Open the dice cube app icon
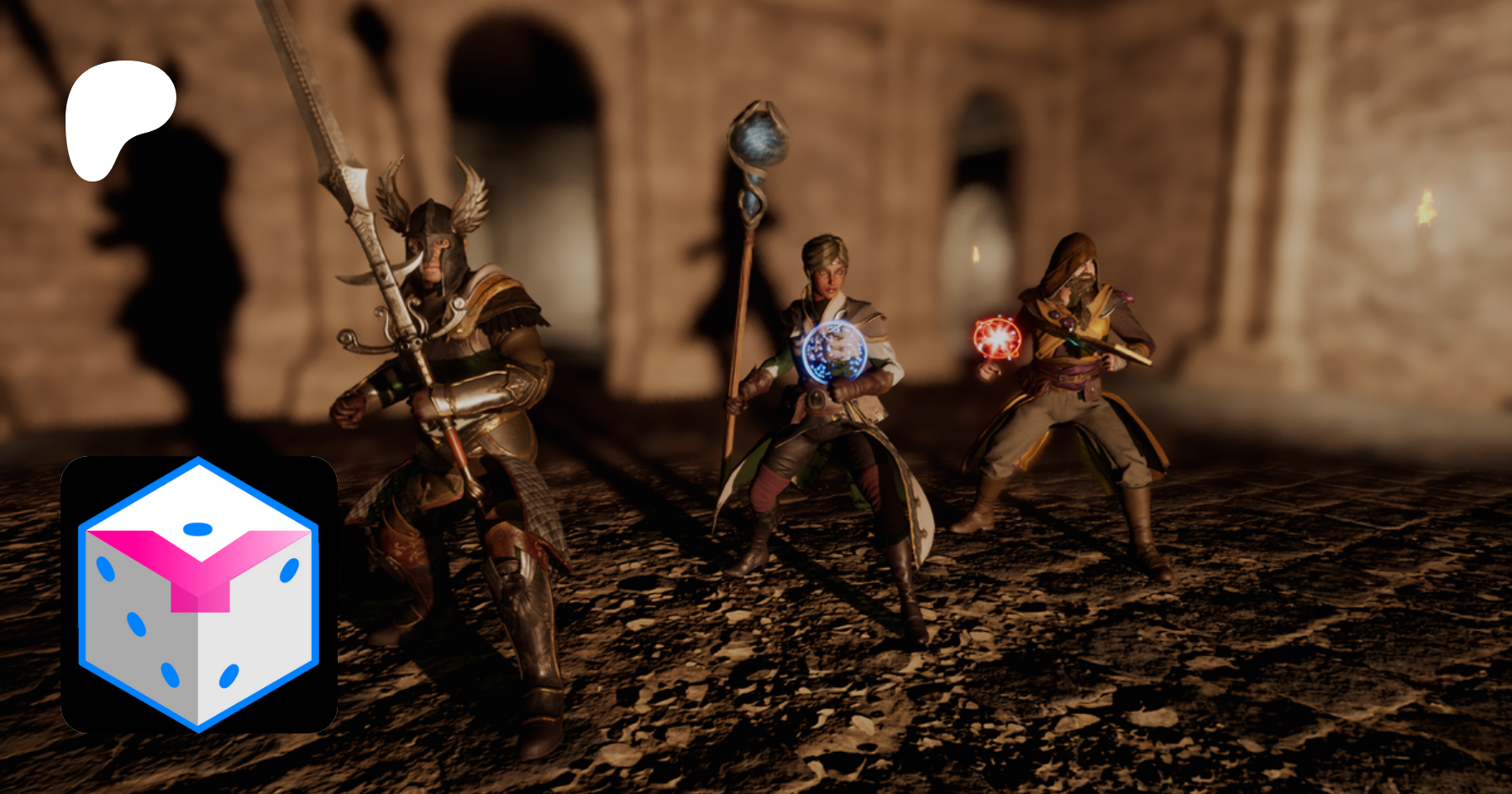1512x794 pixels. click(199, 594)
